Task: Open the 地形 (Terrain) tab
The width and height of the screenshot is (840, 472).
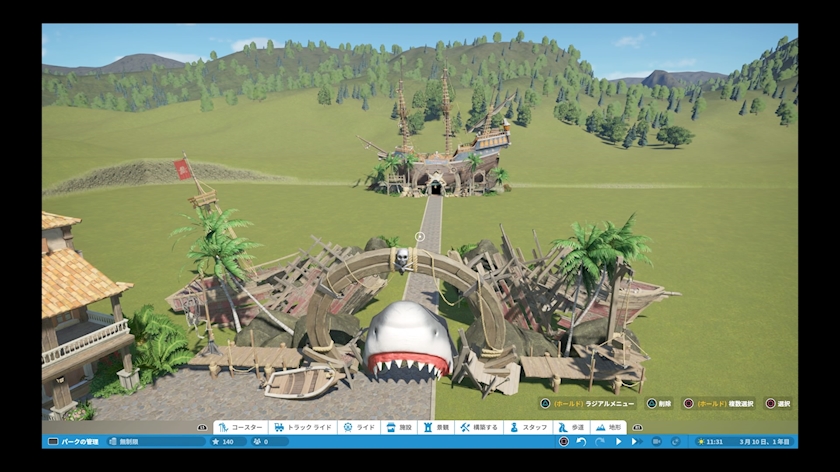Action: (x=610, y=427)
